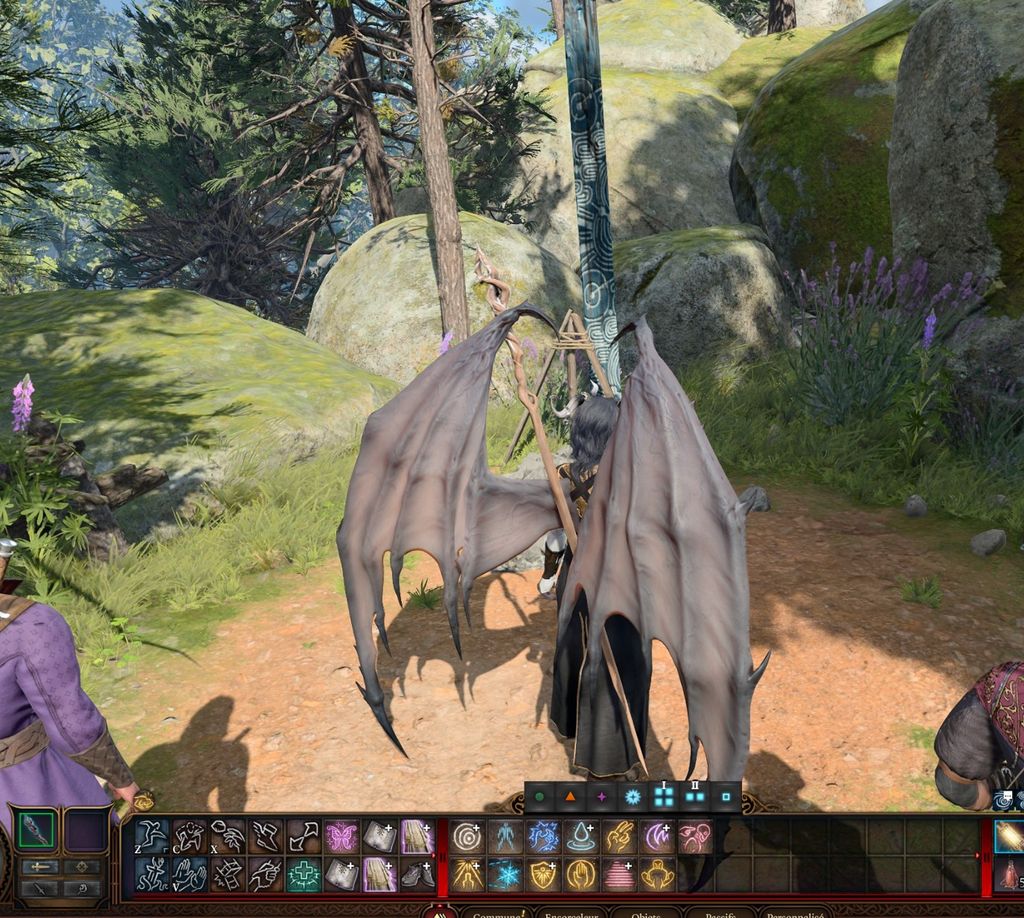The image size is (1024, 918).
Task: Select the Help hands action
Action: coord(189,874)
